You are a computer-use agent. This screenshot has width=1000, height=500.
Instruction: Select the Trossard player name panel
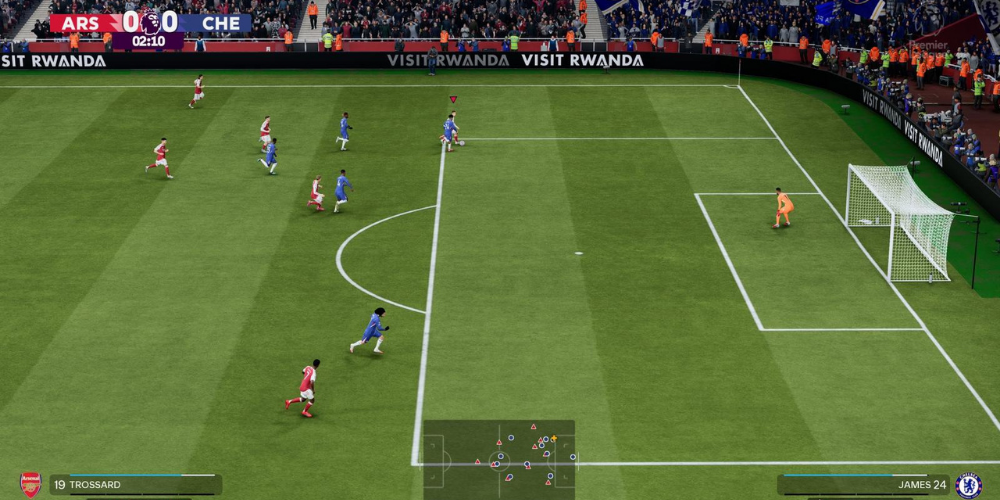coord(135,485)
